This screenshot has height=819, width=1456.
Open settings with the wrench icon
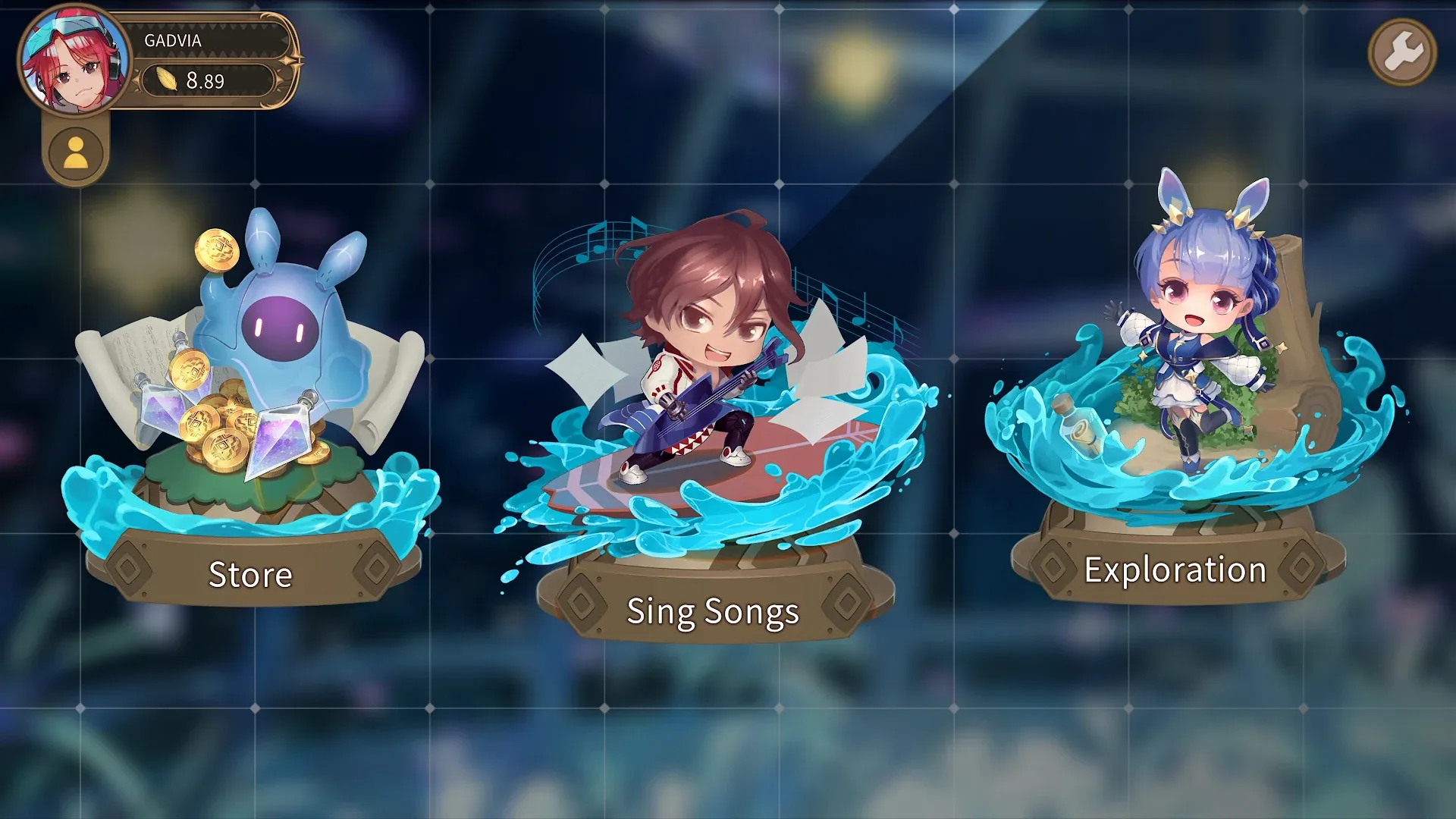[1402, 52]
